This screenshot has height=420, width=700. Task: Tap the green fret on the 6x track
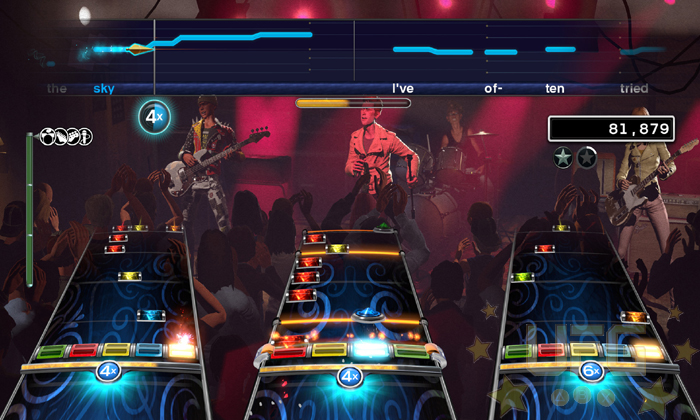click(519, 351)
